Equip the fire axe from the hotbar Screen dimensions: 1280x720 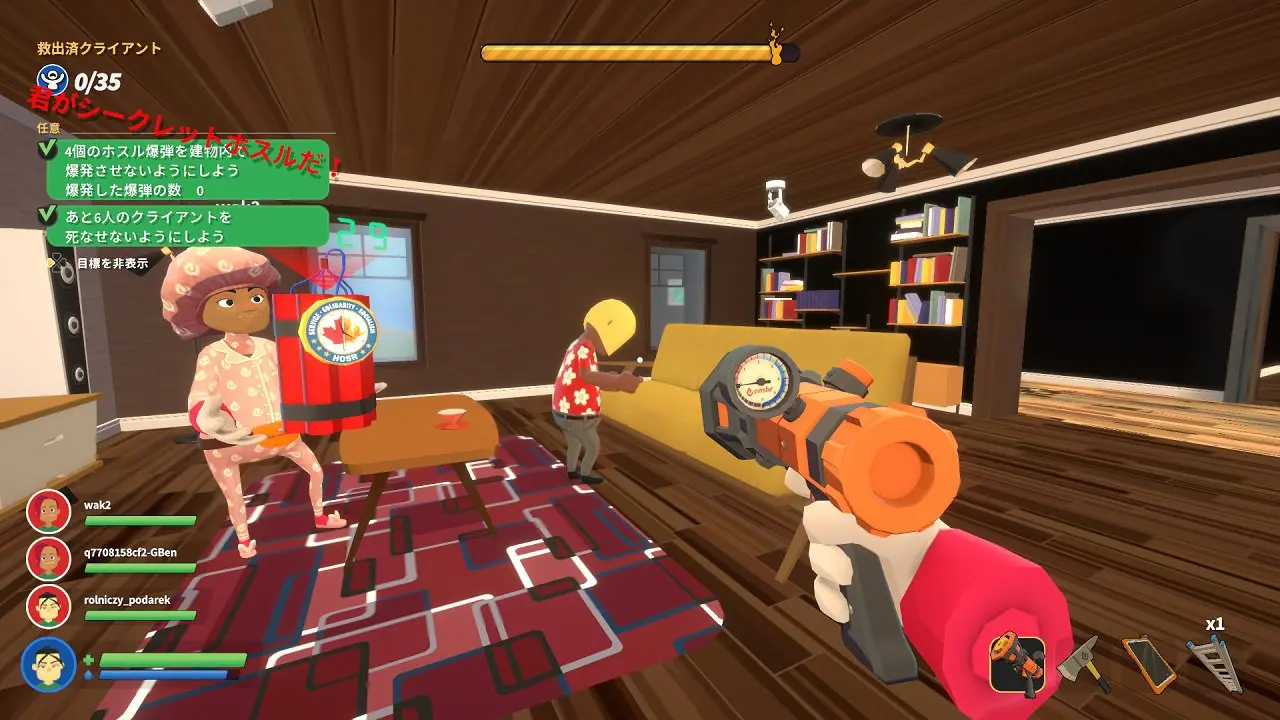(x=1085, y=663)
